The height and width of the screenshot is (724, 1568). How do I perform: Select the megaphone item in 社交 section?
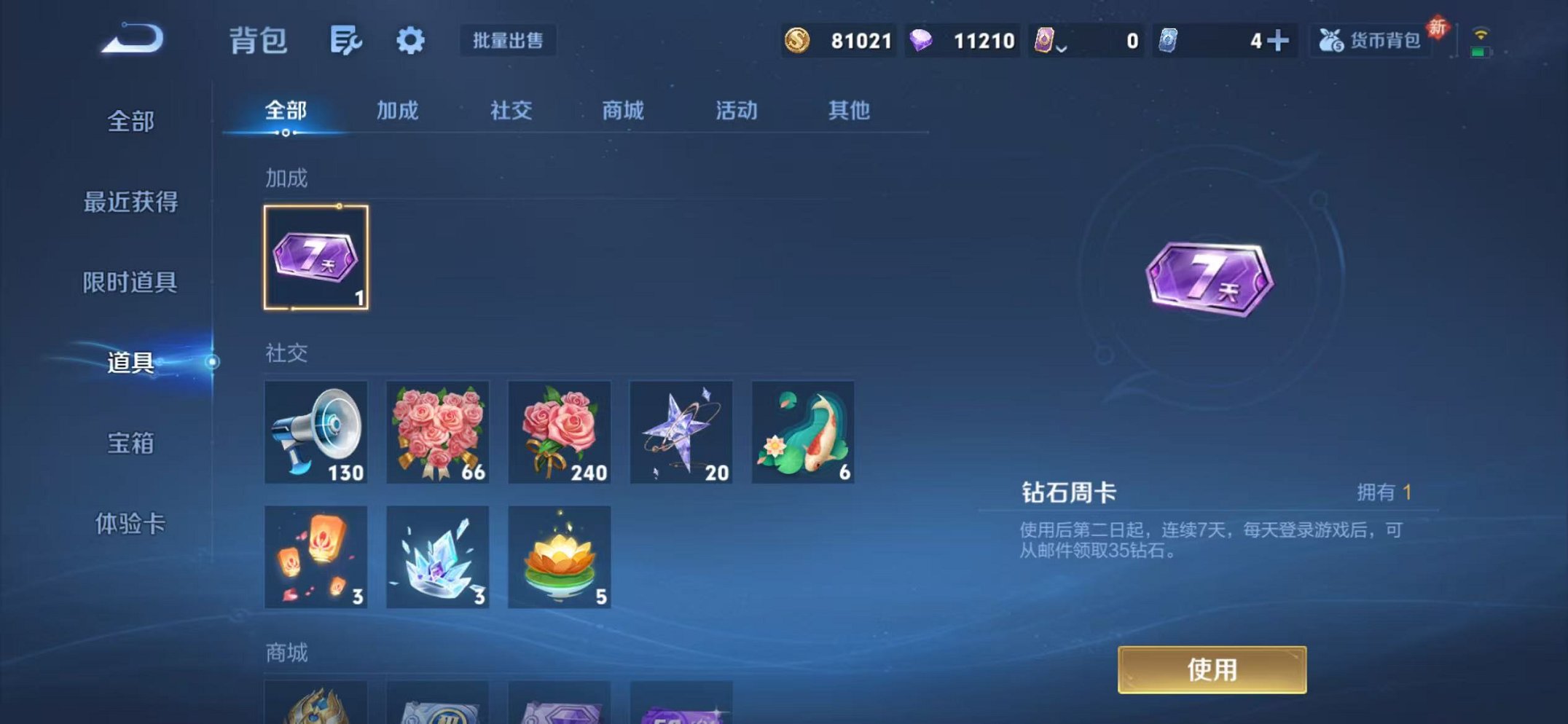click(317, 433)
